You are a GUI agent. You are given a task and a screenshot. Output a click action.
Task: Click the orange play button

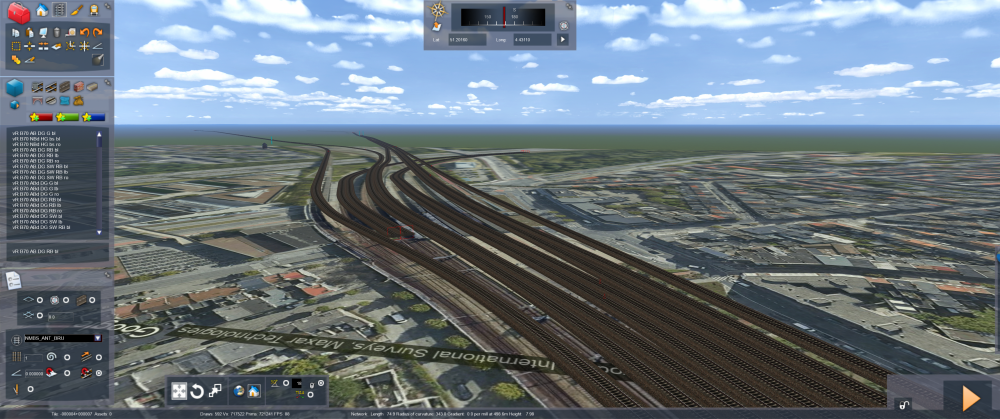(969, 397)
